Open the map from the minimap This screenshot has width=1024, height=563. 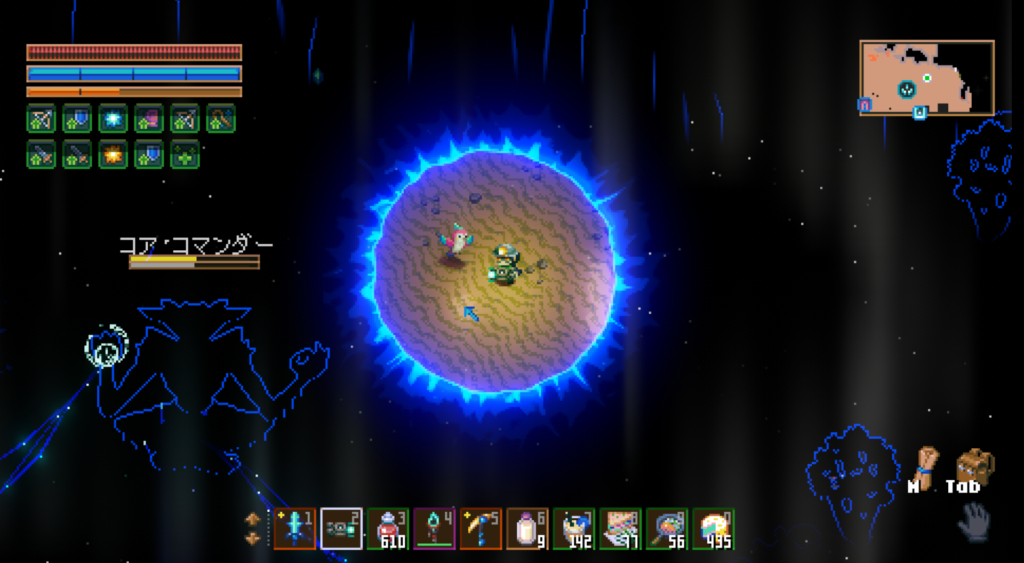pyautogui.click(x=926, y=77)
